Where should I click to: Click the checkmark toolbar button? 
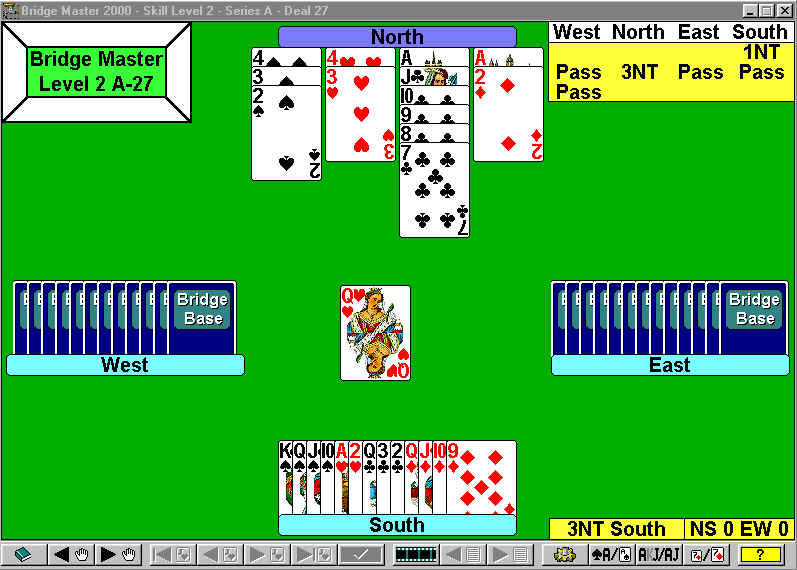(361, 554)
